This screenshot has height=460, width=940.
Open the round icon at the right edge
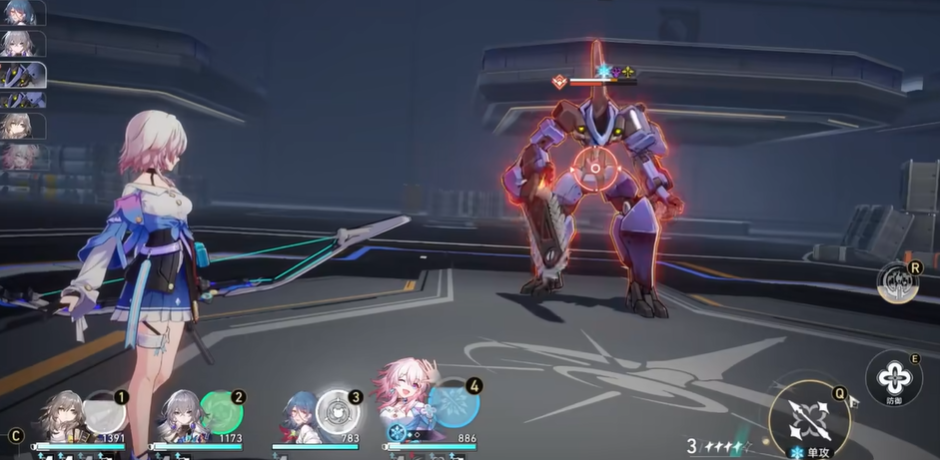(x=897, y=283)
